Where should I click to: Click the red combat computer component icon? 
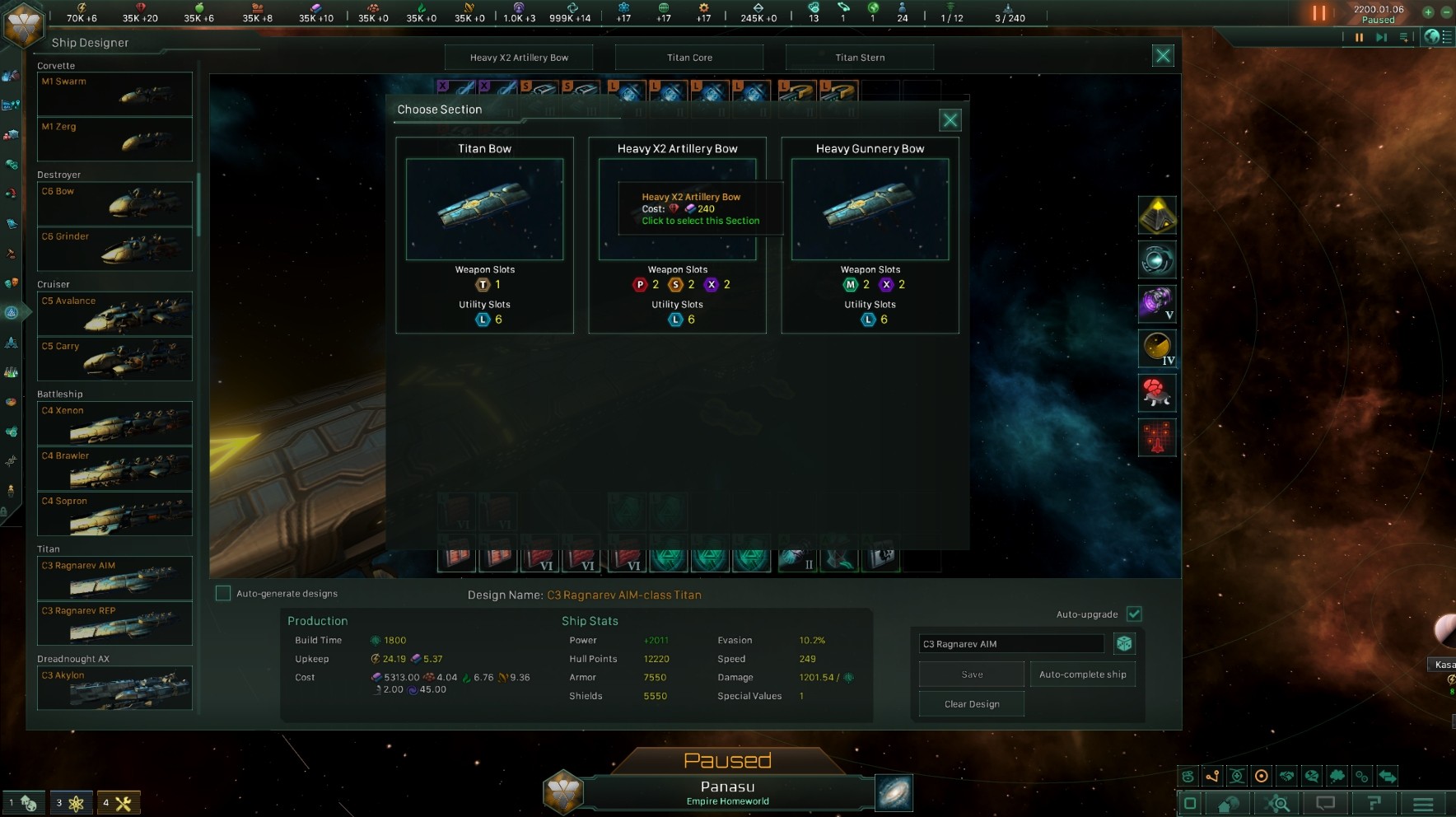(1157, 393)
